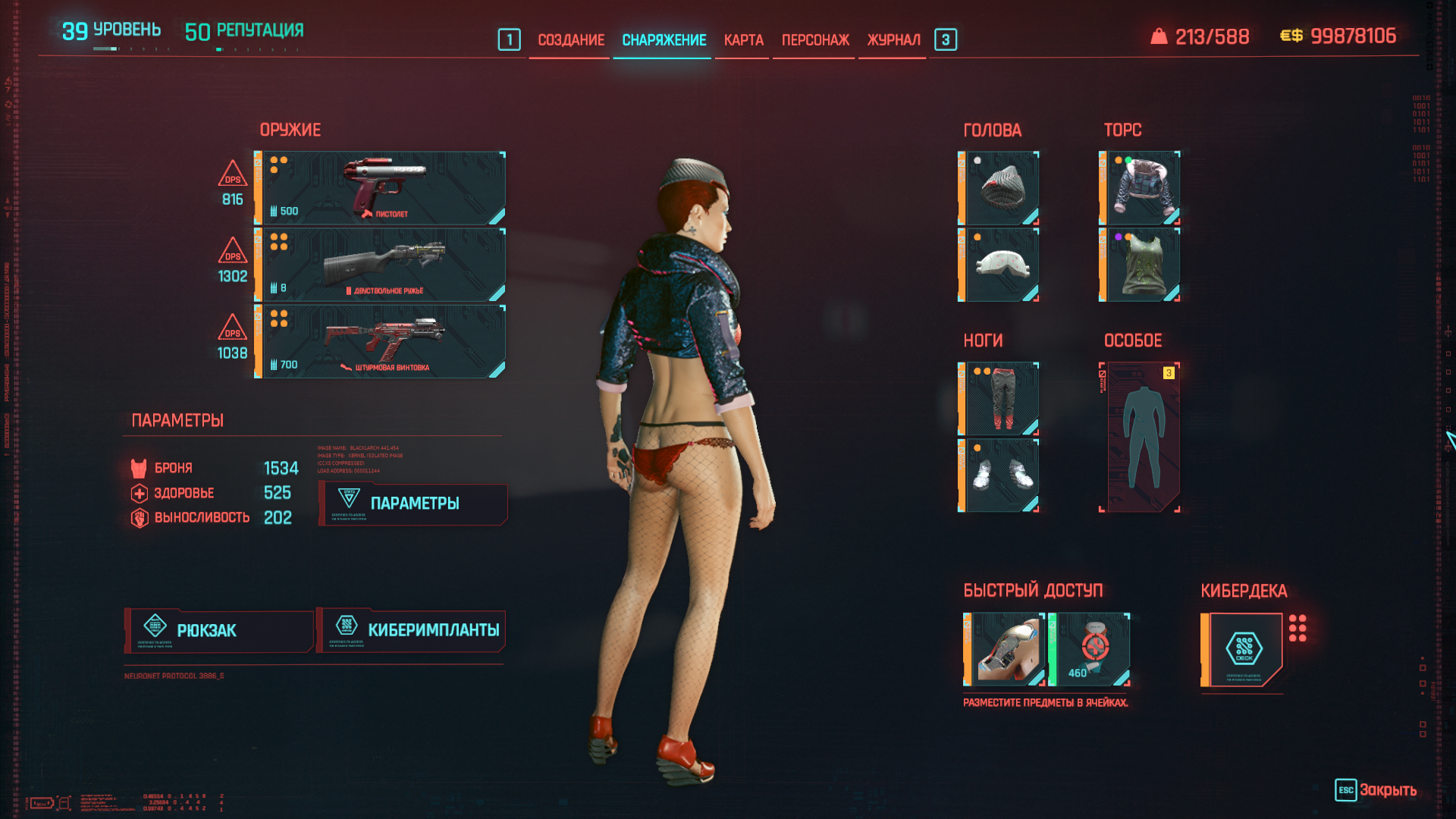Choose the blue jacket torso slot
The height and width of the screenshot is (819, 1456).
tap(1141, 188)
